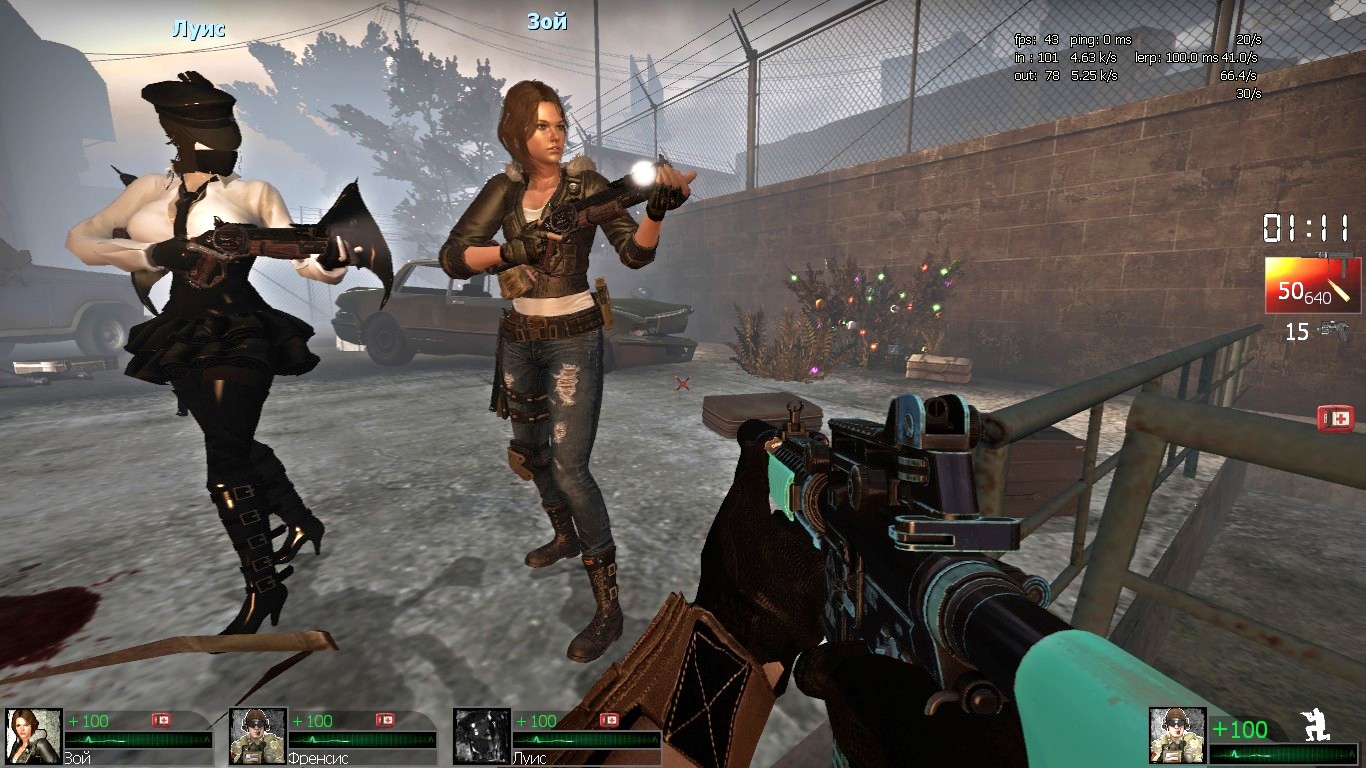Viewport: 1366px width, 768px height.
Task: Click Зой's teammate portrait
Action: (x=34, y=736)
